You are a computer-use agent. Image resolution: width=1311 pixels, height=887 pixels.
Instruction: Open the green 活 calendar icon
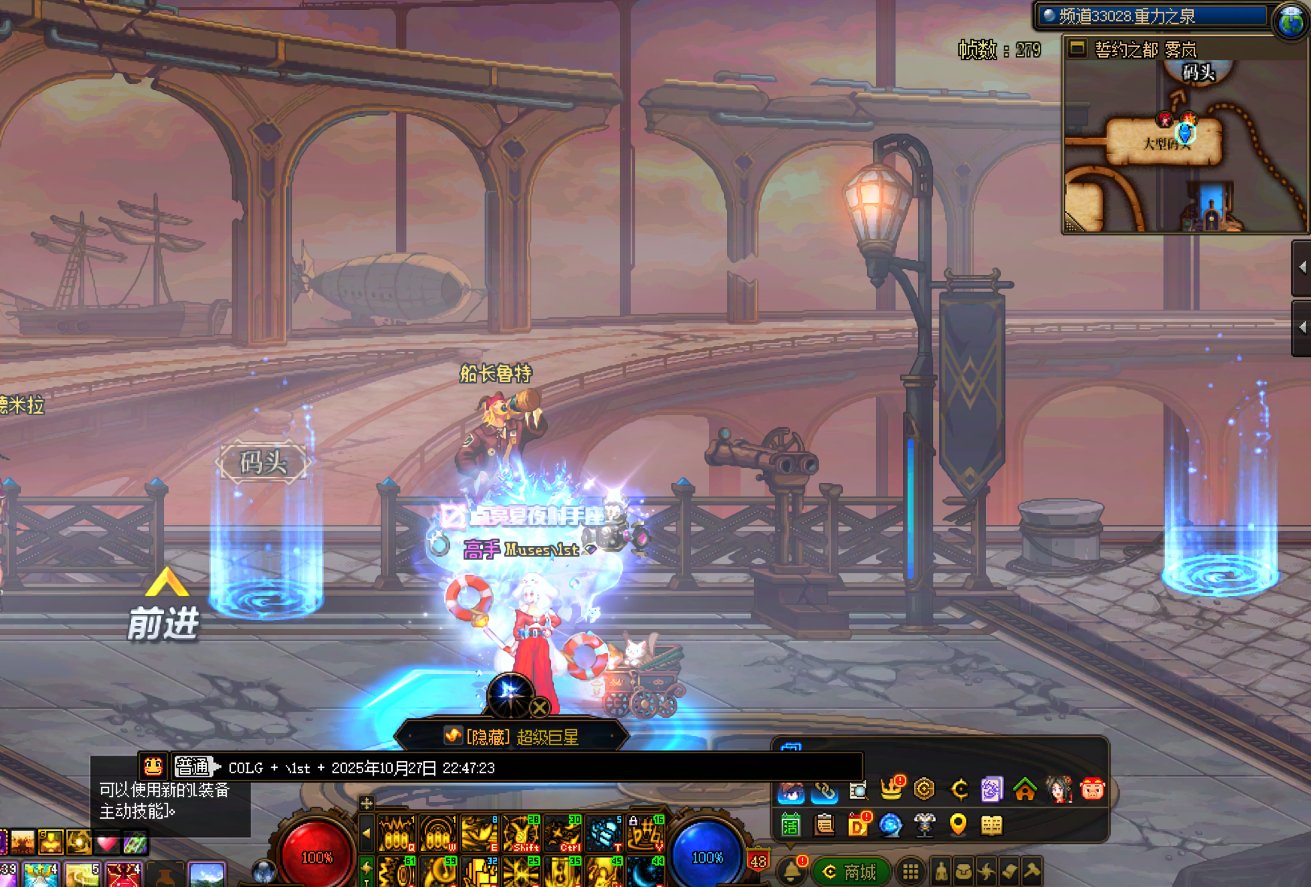pos(791,825)
